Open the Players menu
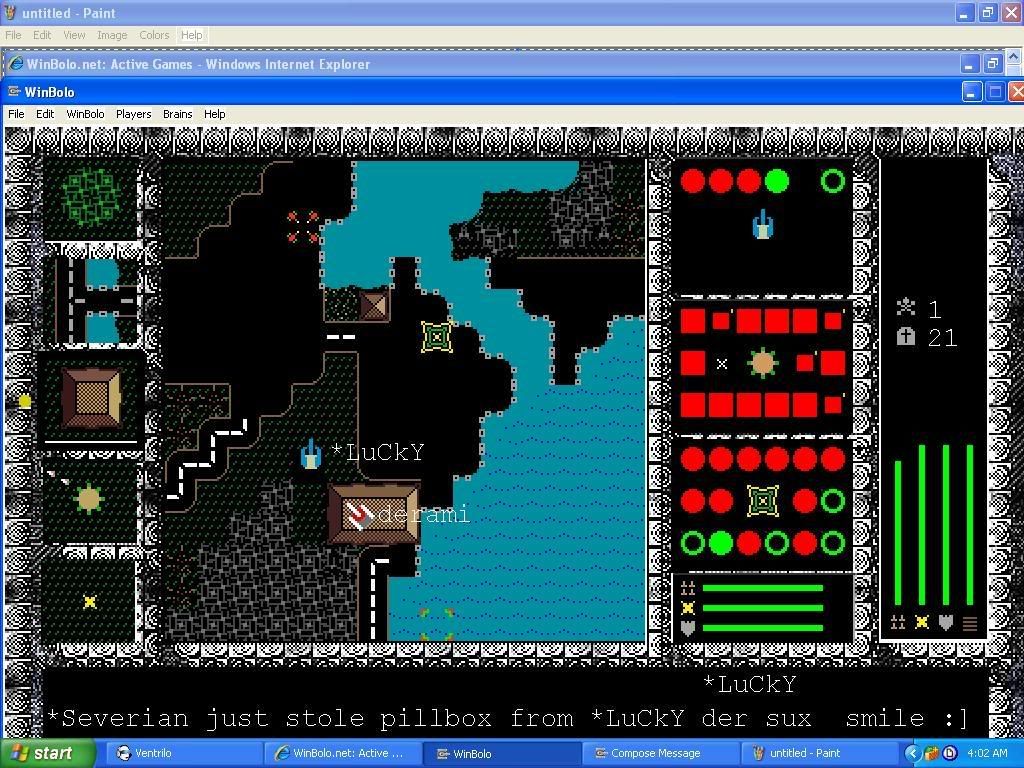This screenshot has width=1024, height=768. [133, 114]
